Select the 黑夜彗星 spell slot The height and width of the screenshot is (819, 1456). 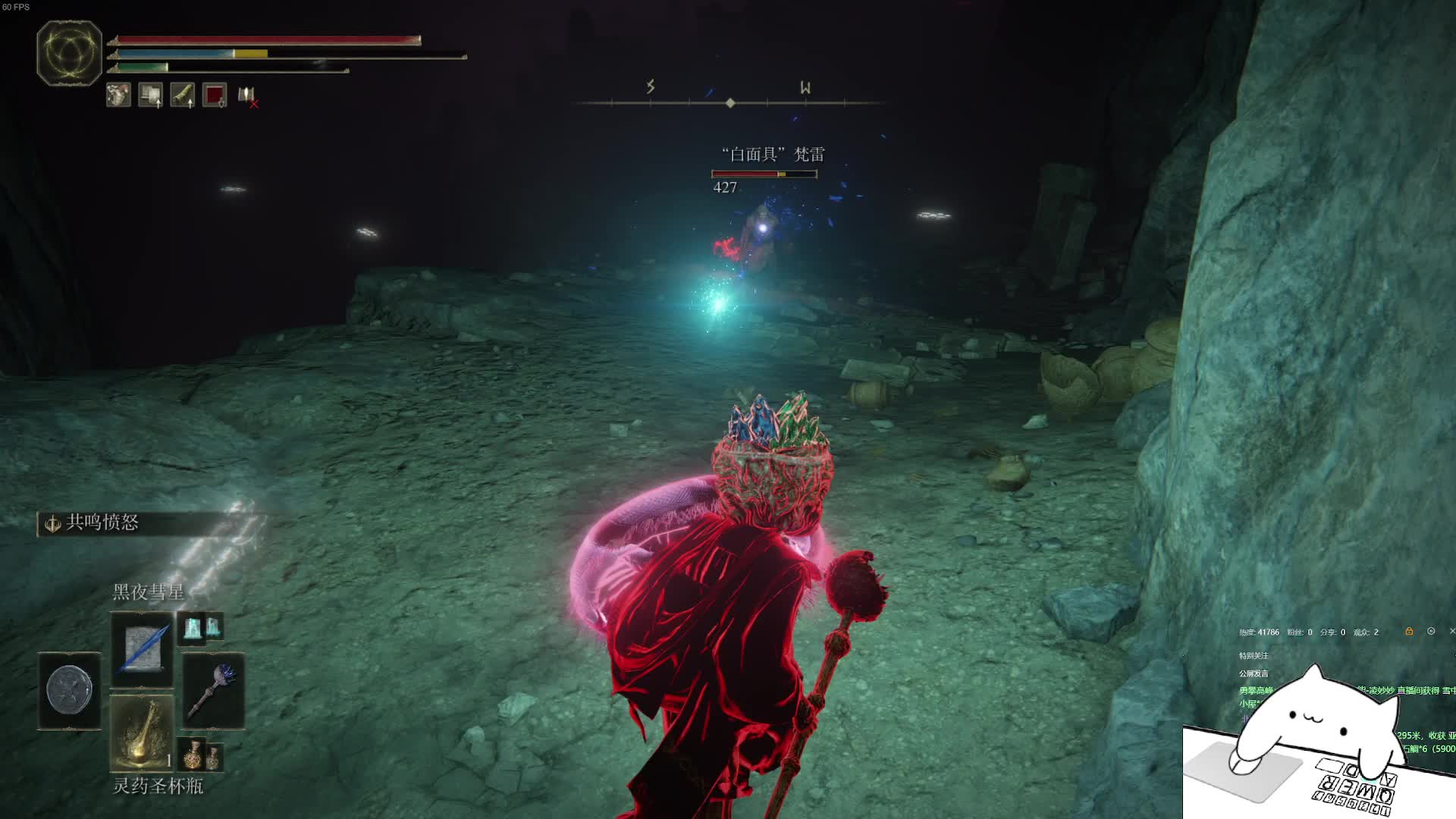[x=142, y=650]
